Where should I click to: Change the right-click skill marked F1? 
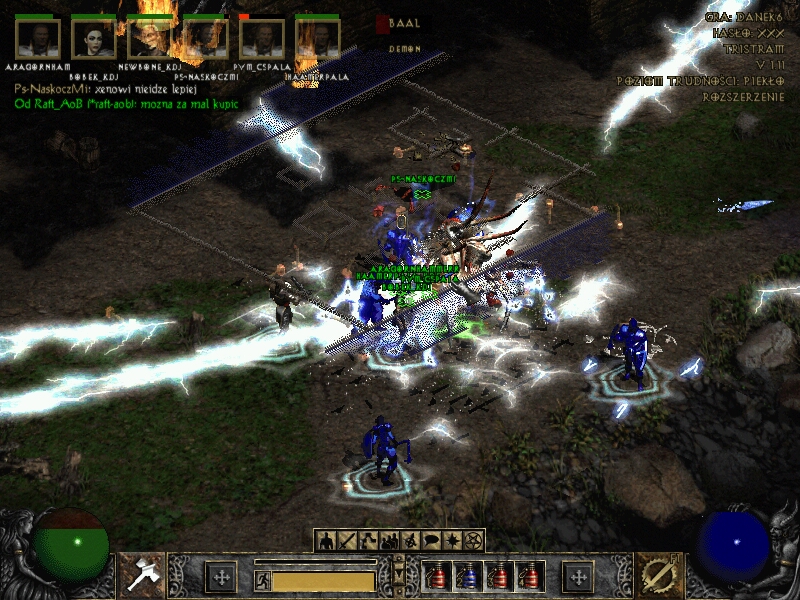658,575
